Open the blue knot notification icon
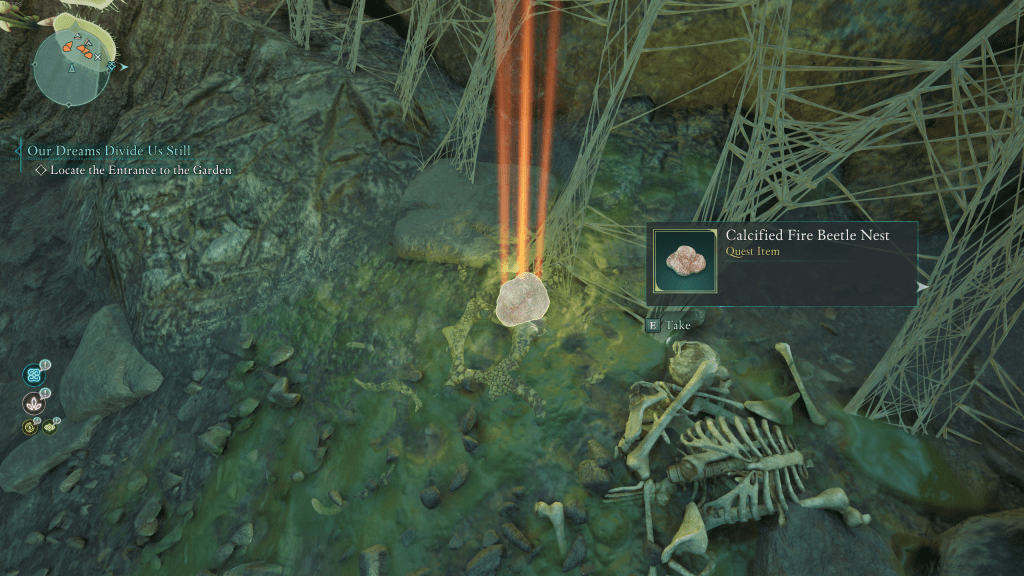The width and height of the screenshot is (1024, 576). pos(33,376)
